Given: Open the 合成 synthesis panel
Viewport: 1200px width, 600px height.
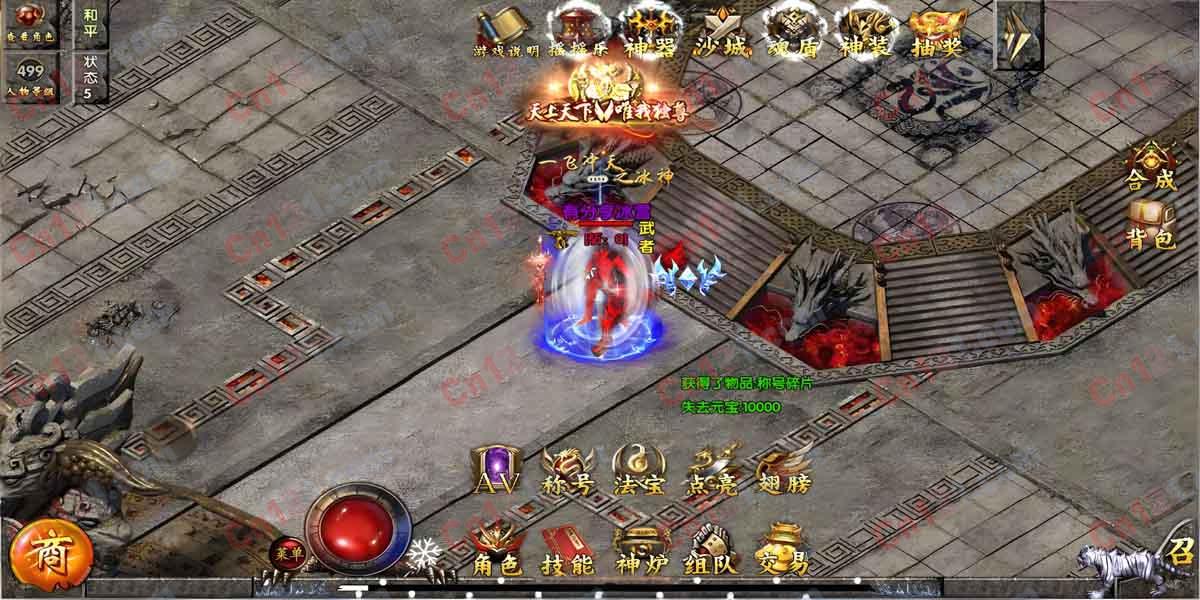Looking at the screenshot, I should (1152, 167).
